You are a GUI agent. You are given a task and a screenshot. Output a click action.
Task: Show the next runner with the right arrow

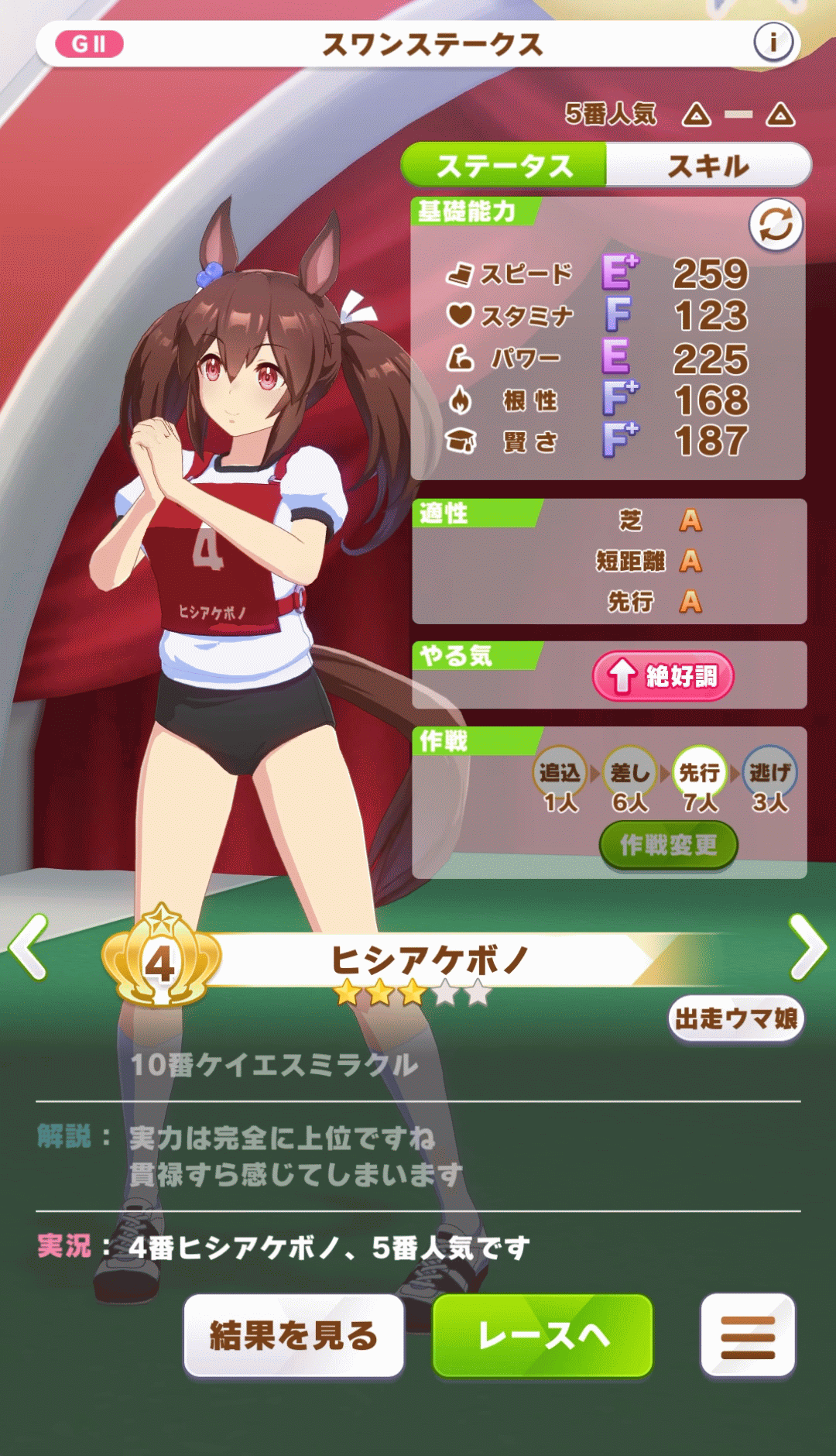pyautogui.click(x=808, y=946)
